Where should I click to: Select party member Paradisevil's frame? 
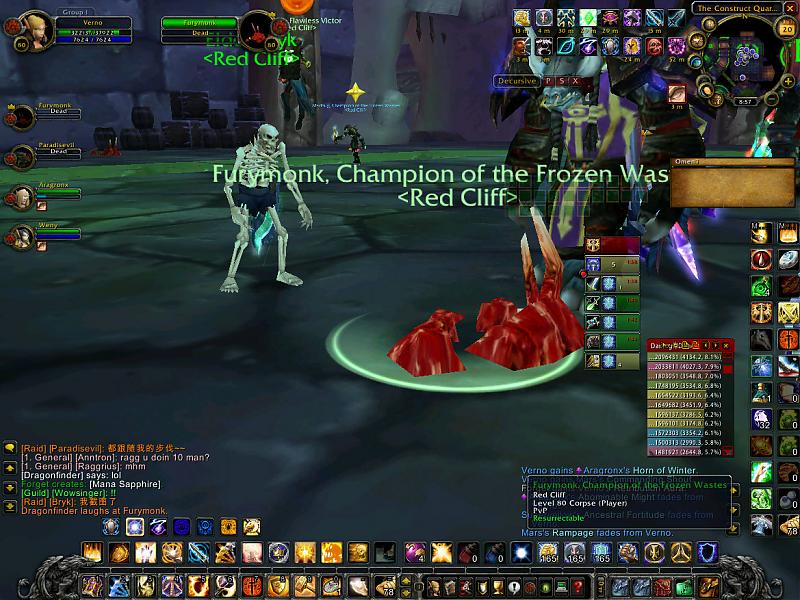pyautogui.click(x=40, y=151)
